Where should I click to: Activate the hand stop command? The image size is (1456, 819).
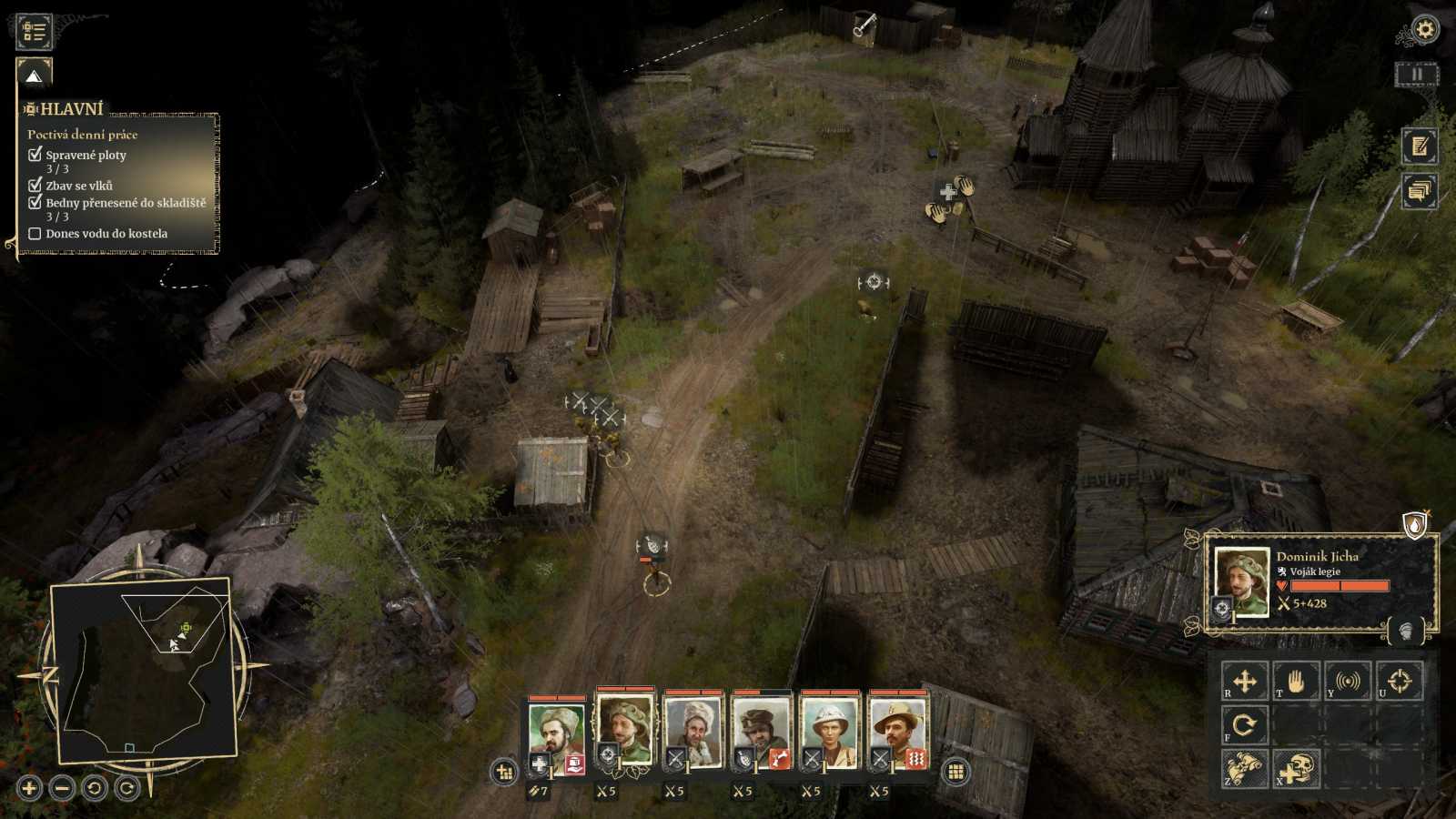[1296, 681]
